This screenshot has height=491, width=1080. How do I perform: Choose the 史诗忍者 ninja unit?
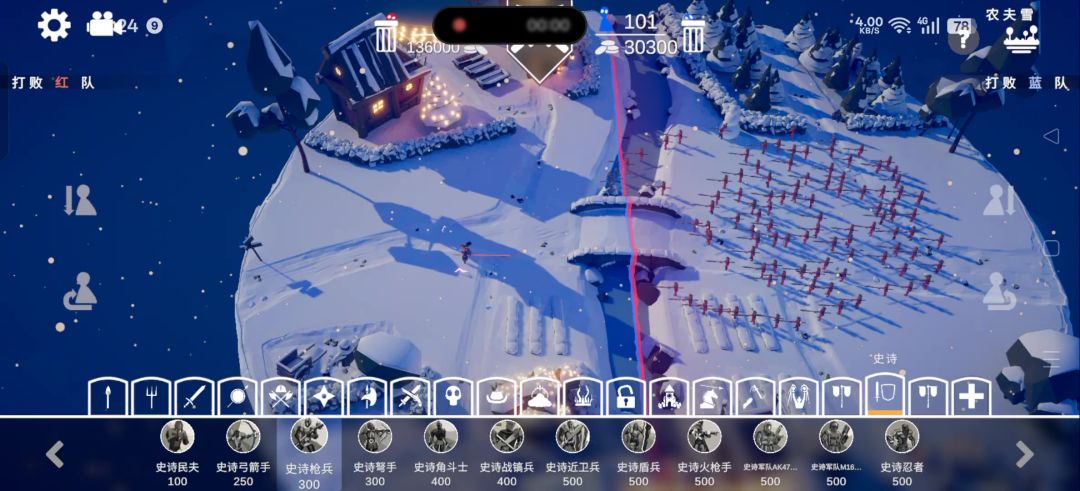[x=902, y=438]
